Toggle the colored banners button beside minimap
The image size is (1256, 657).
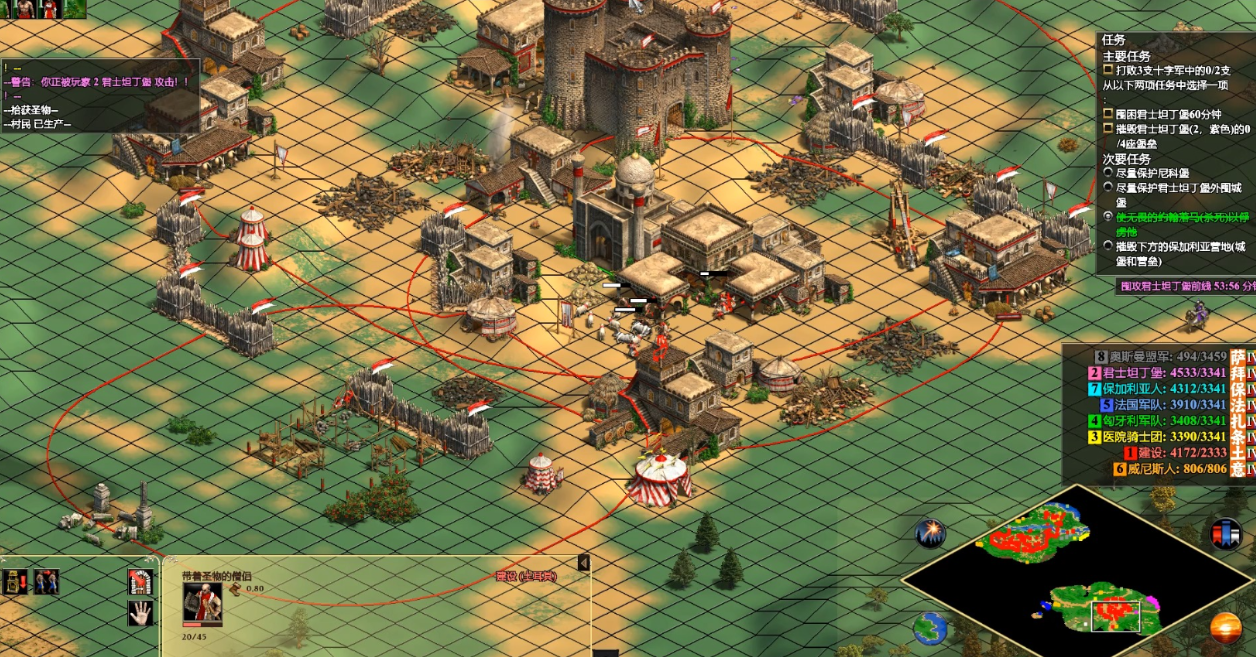pyautogui.click(x=1225, y=533)
